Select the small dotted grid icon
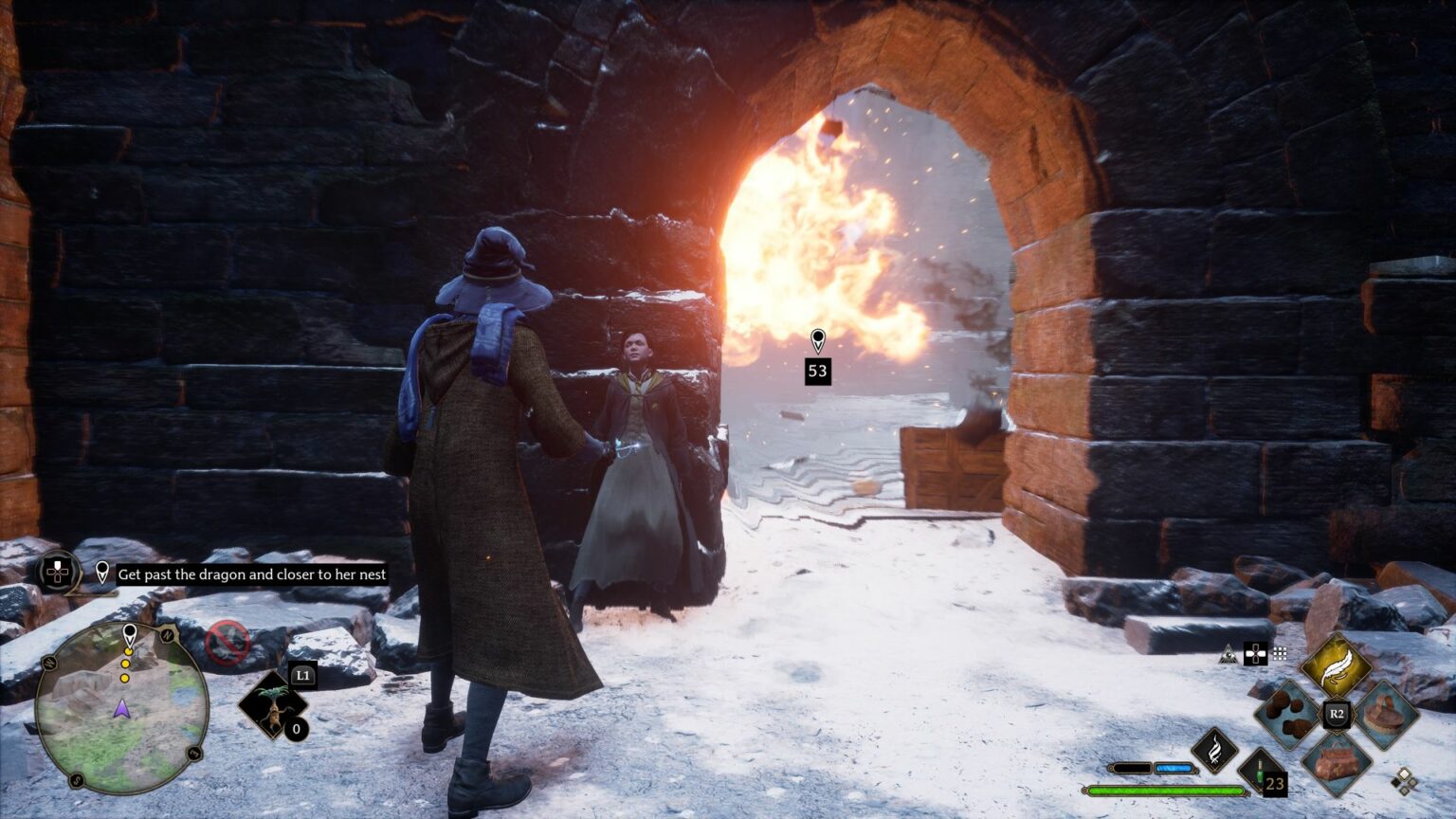1456x819 pixels. pos(1280,653)
